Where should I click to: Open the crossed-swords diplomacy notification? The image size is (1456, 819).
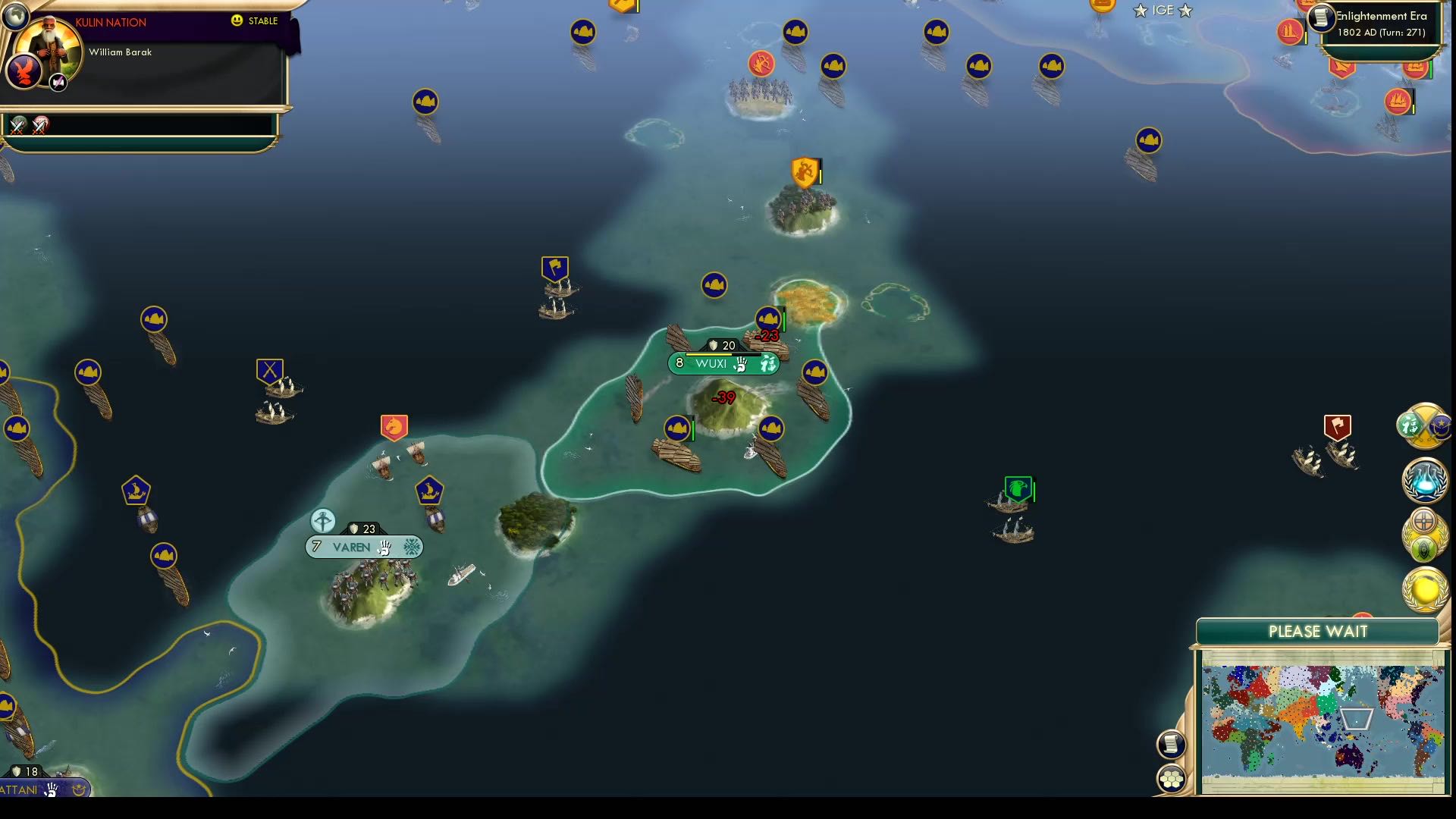(1423, 427)
